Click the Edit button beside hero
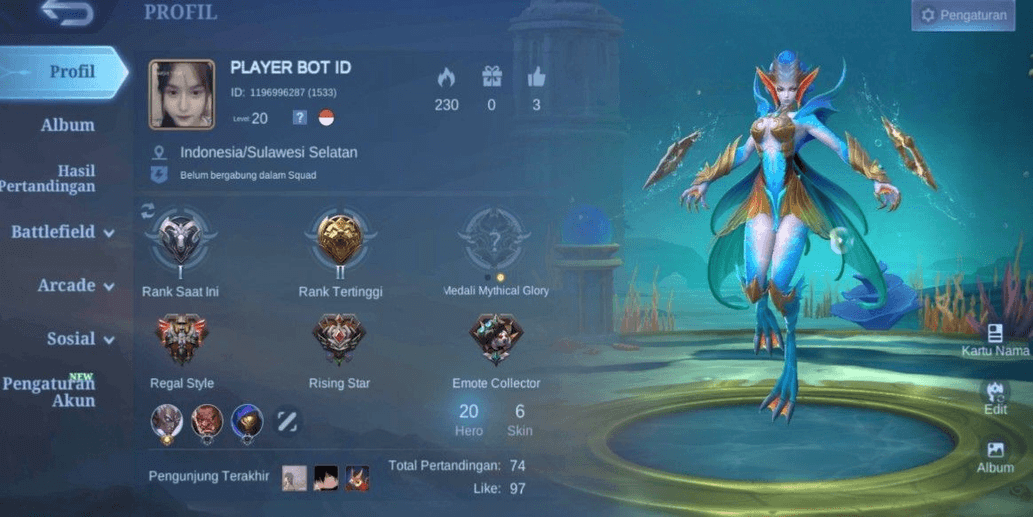This screenshot has width=1033, height=517. (995, 396)
